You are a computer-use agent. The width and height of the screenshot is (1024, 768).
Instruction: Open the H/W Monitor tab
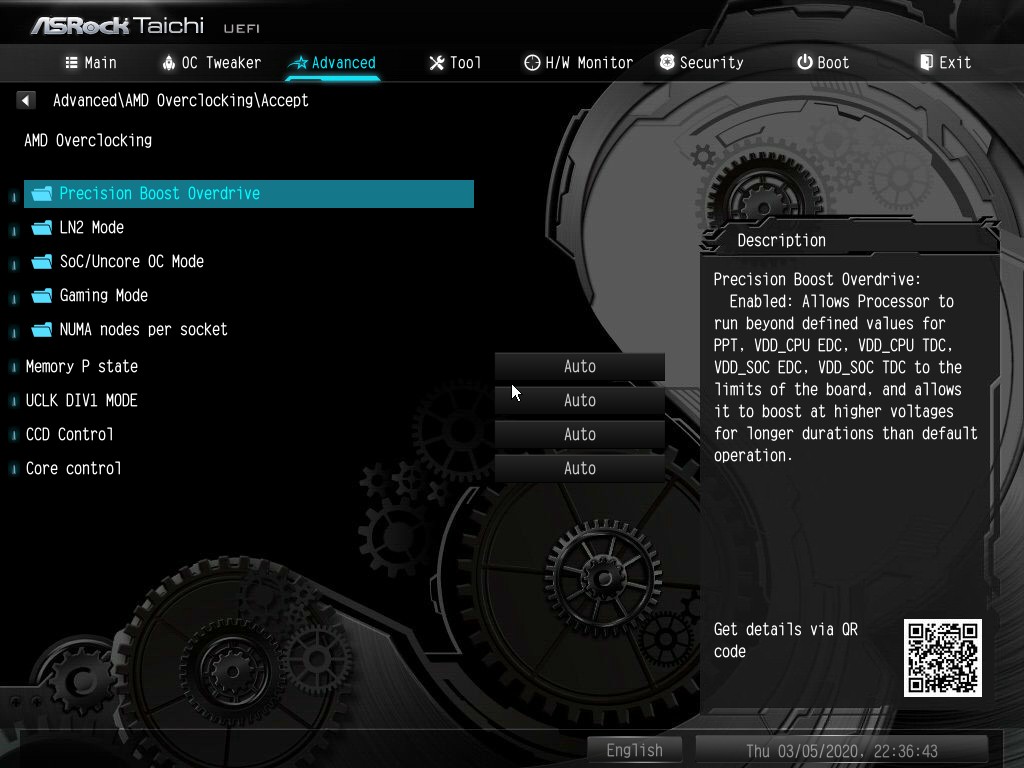pyautogui.click(x=578, y=63)
